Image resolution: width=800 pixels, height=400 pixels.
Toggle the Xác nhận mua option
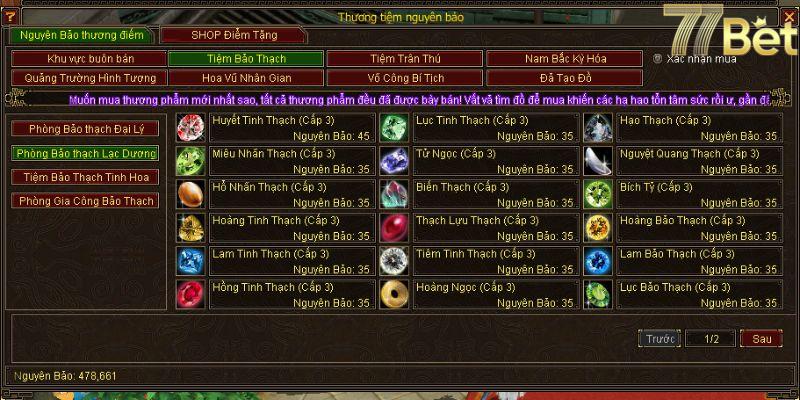pos(657,59)
